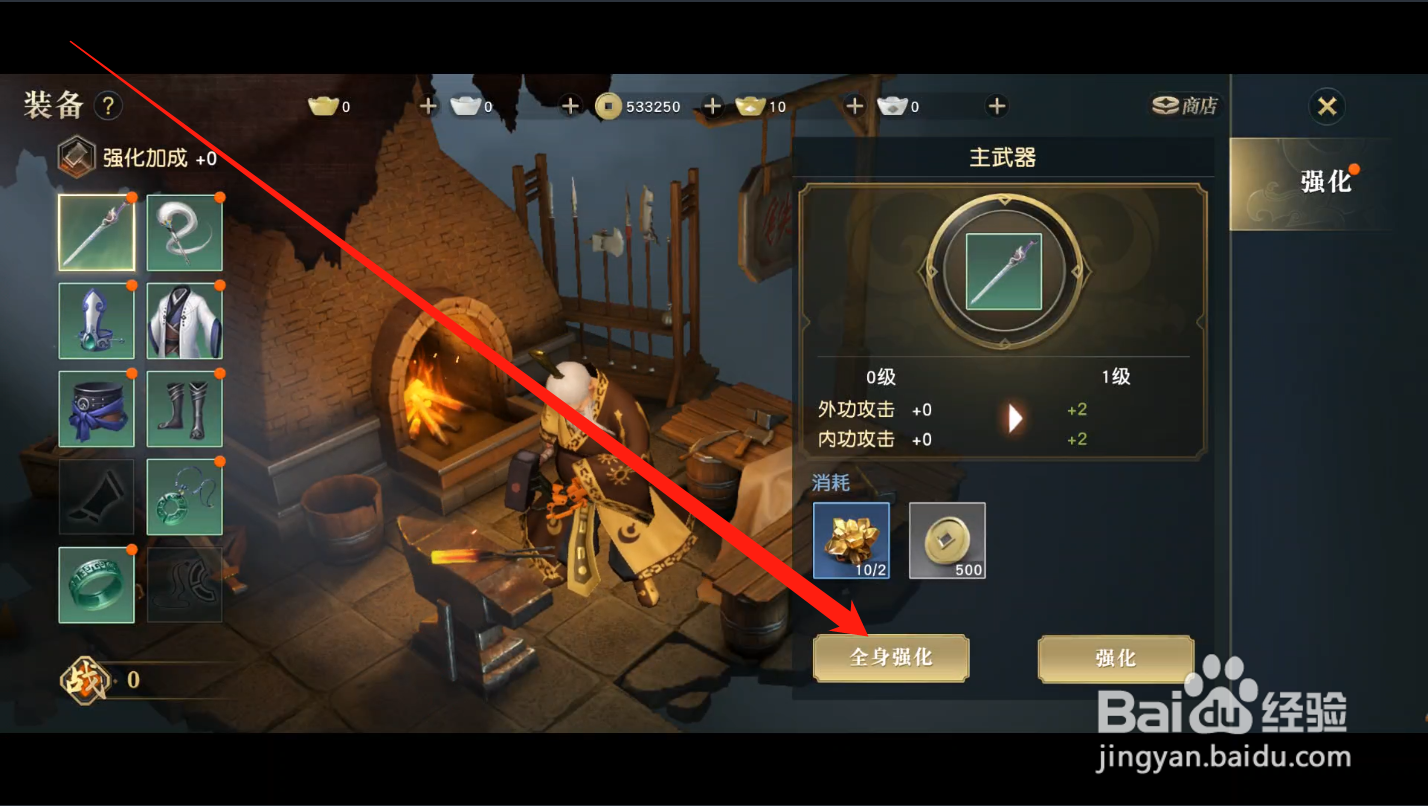Select the main weapon sword slot icon

point(96,233)
